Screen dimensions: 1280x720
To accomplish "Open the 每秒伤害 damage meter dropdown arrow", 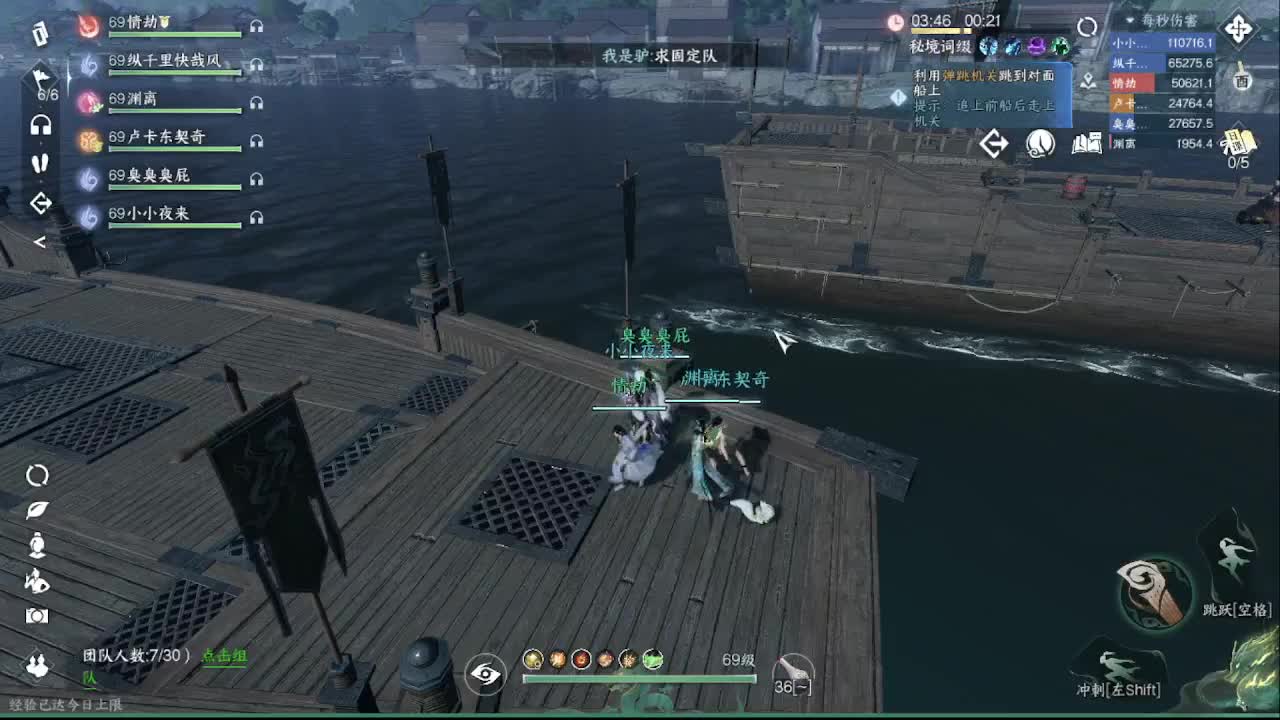I will pyautogui.click(x=1130, y=20).
